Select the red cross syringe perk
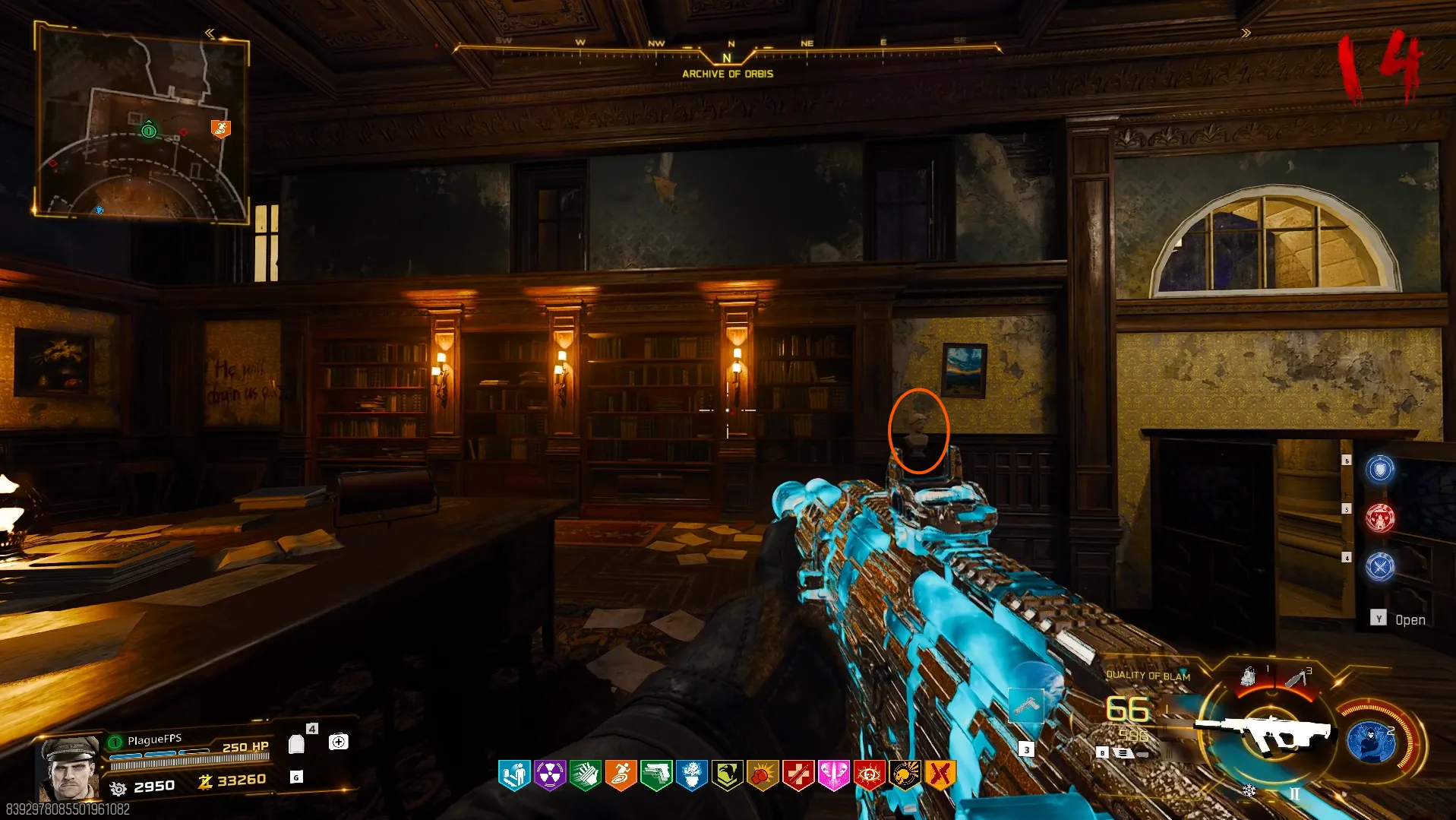This screenshot has height=820, width=1456. (x=798, y=775)
